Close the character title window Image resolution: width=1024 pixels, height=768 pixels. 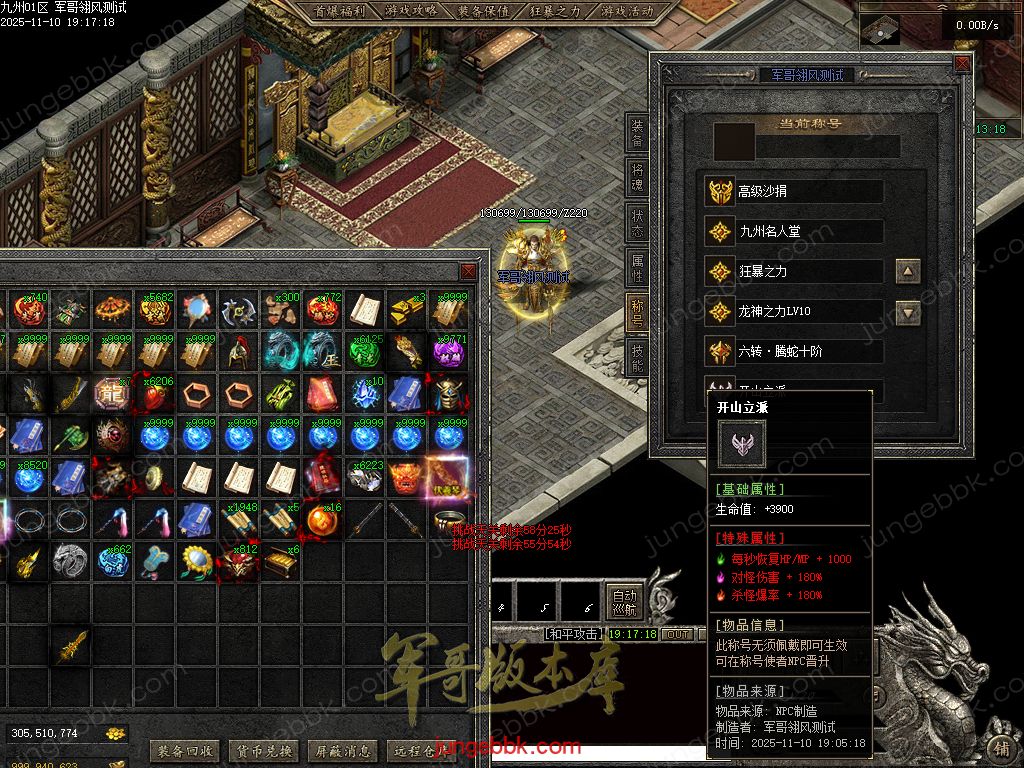pos(961,64)
